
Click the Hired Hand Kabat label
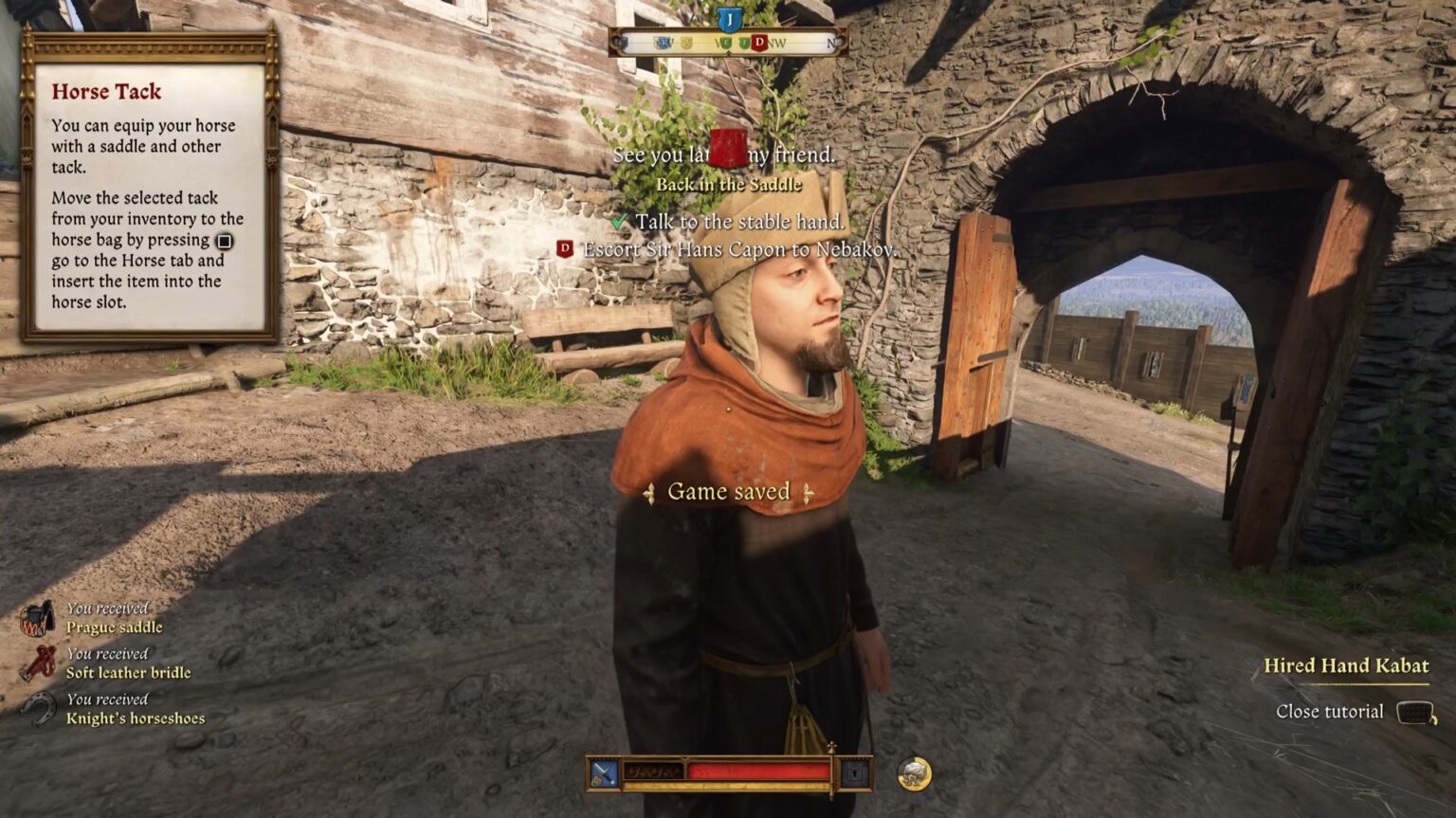click(x=1347, y=665)
